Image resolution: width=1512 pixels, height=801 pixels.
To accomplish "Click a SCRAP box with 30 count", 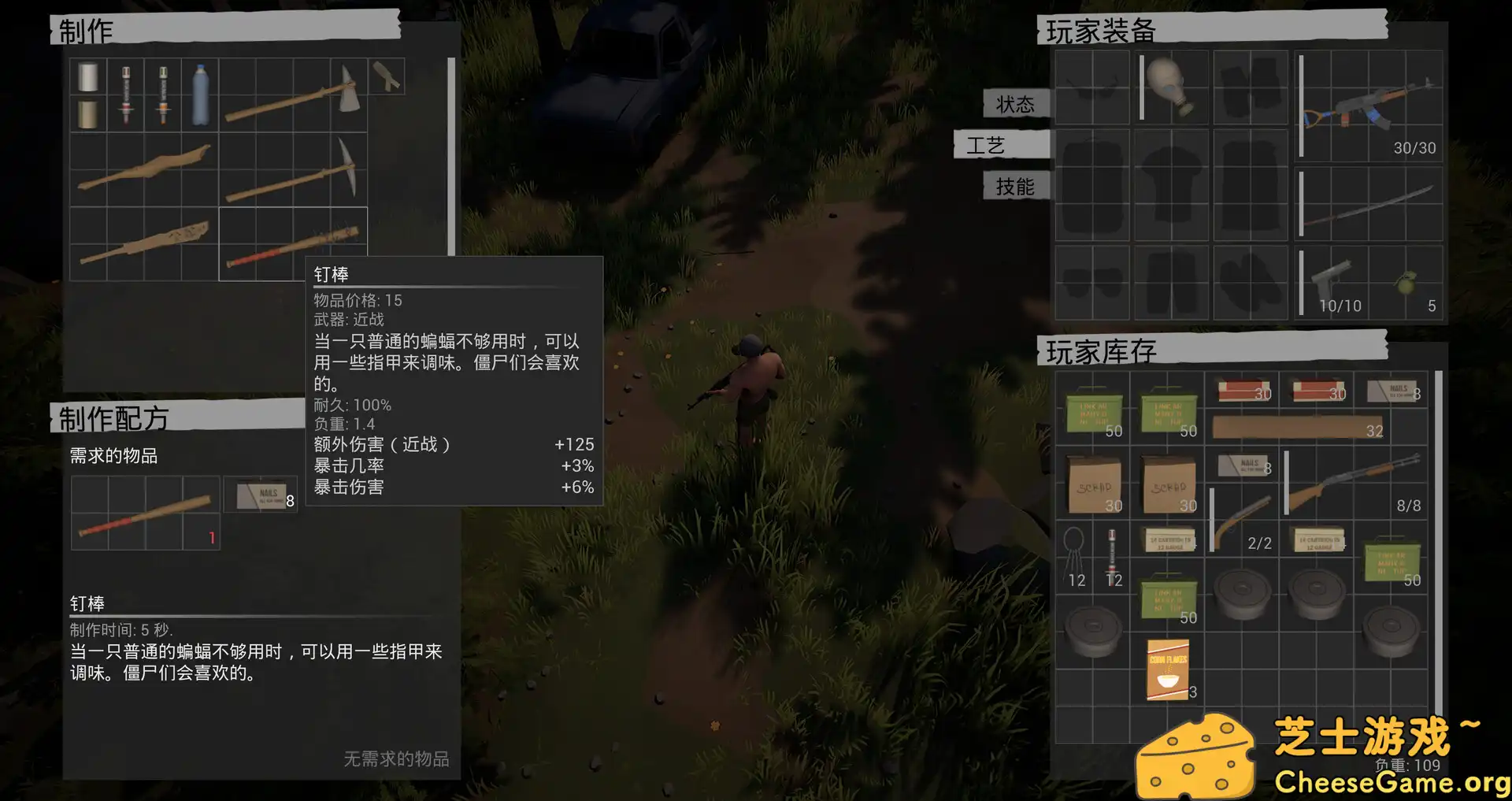I will (1093, 484).
